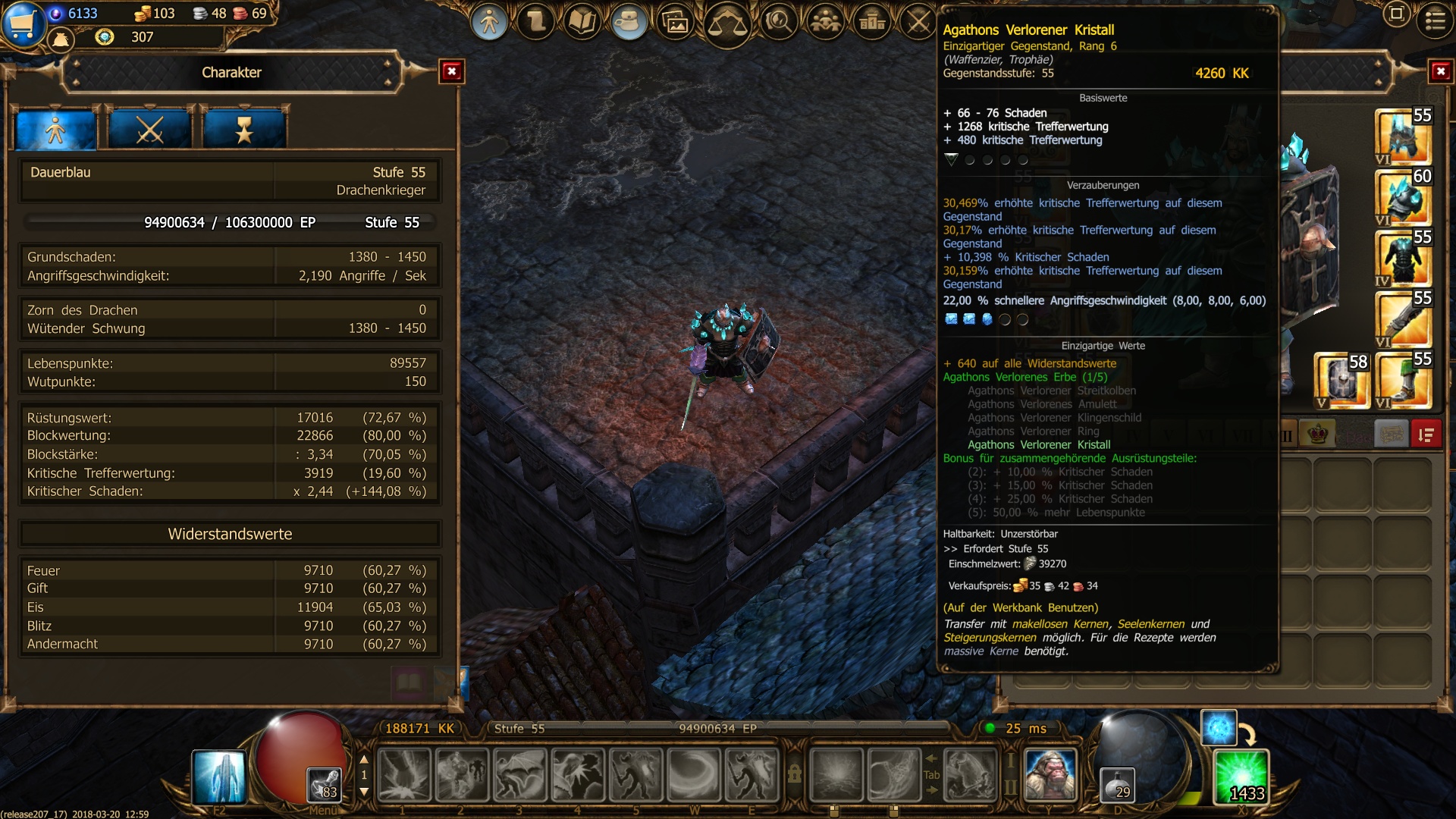Open the guild group toolbar icon
The height and width of the screenshot is (819, 1456).
825,22
